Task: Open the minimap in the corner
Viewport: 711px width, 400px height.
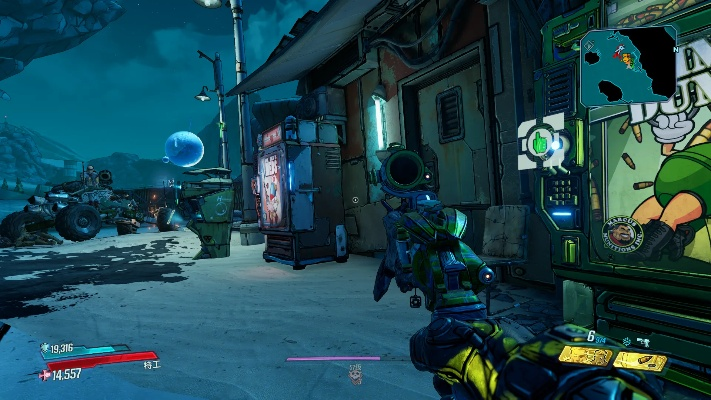Action: coord(628,66)
